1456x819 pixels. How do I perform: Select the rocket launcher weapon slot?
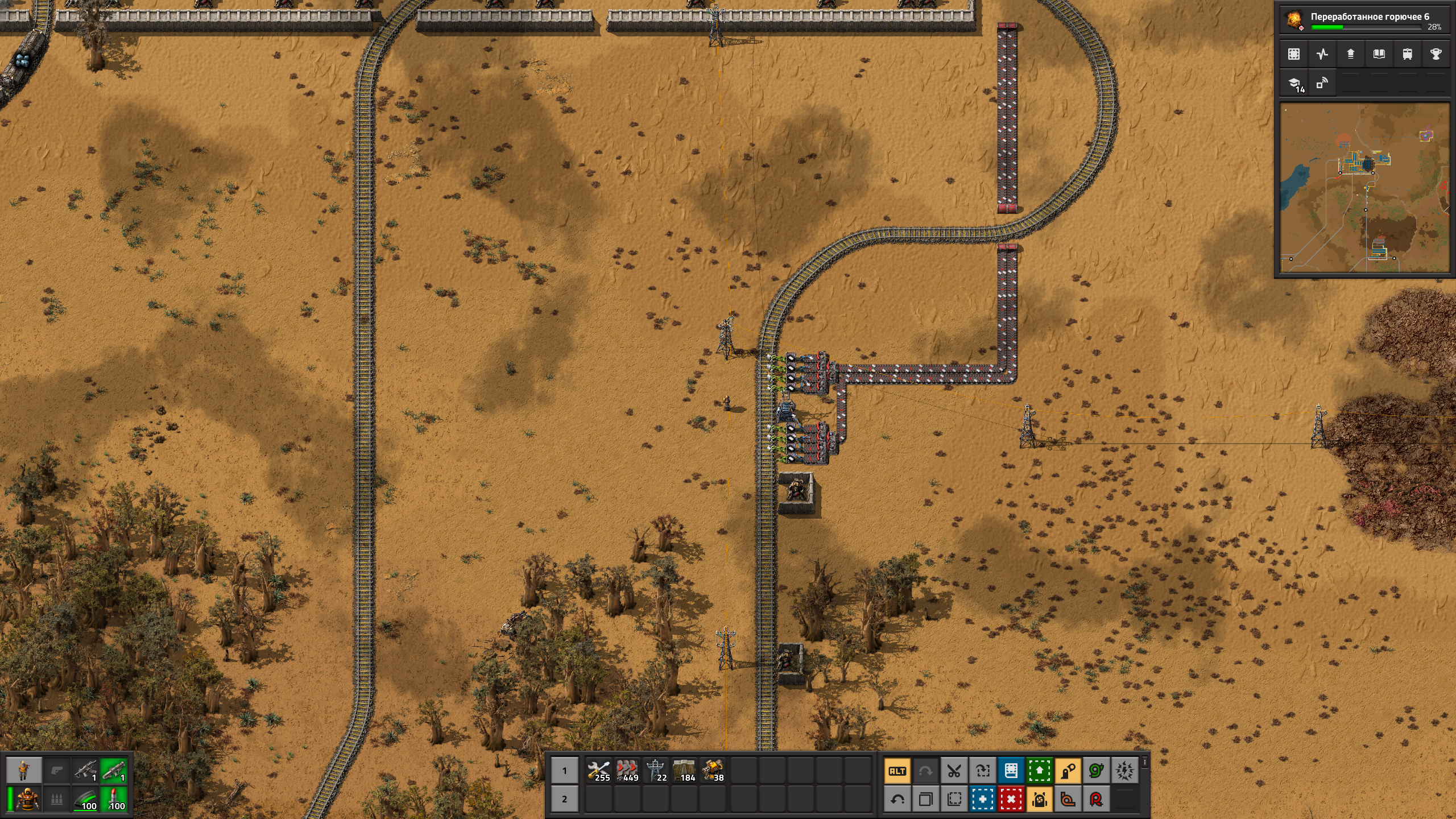coord(114,771)
